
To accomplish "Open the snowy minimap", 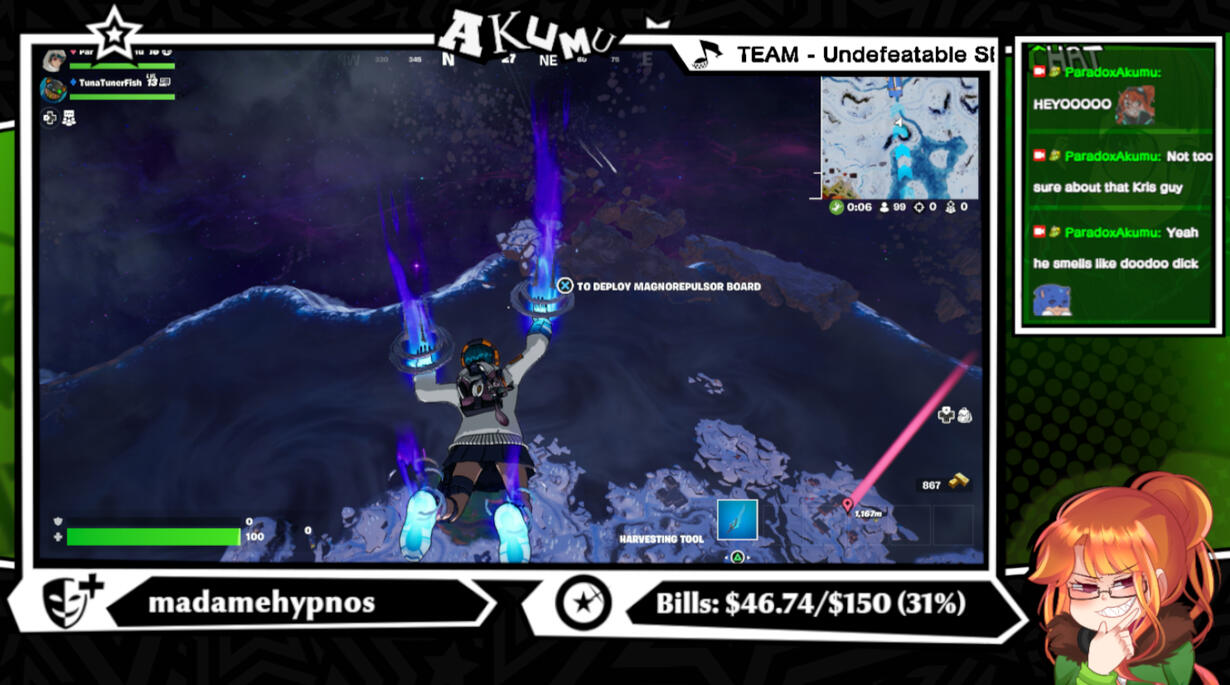I will (899, 137).
